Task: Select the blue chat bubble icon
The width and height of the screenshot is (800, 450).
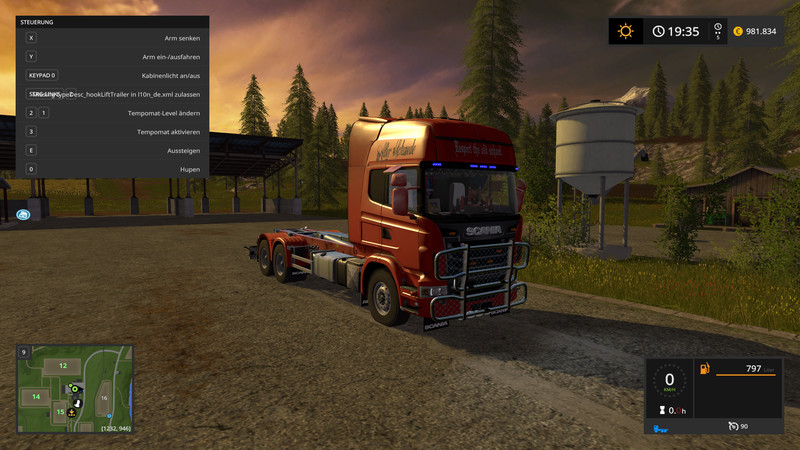Action: coord(23,214)
